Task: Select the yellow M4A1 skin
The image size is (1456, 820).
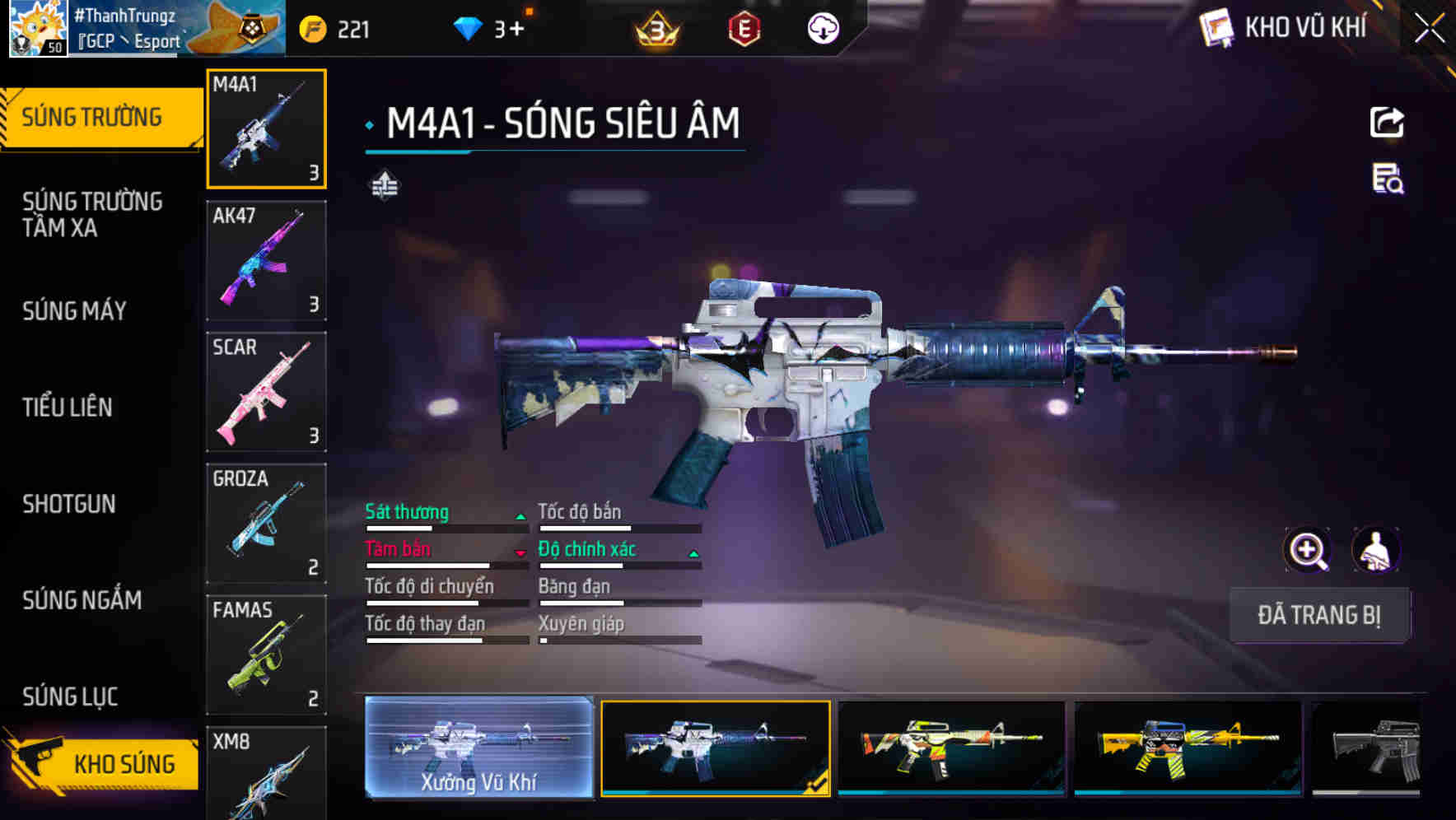Action: (1188, 748)
